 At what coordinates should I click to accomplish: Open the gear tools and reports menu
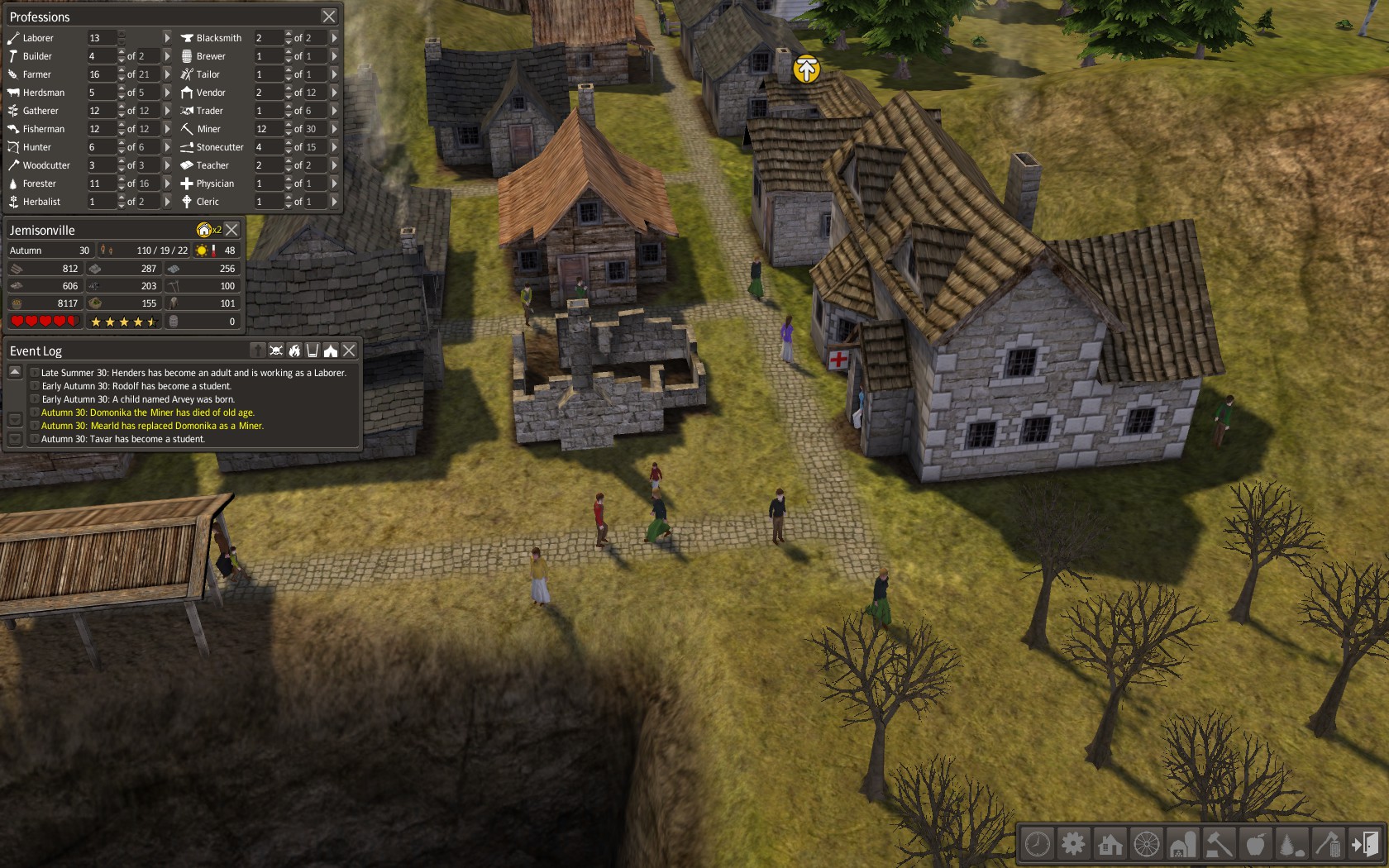(1073, 844)
